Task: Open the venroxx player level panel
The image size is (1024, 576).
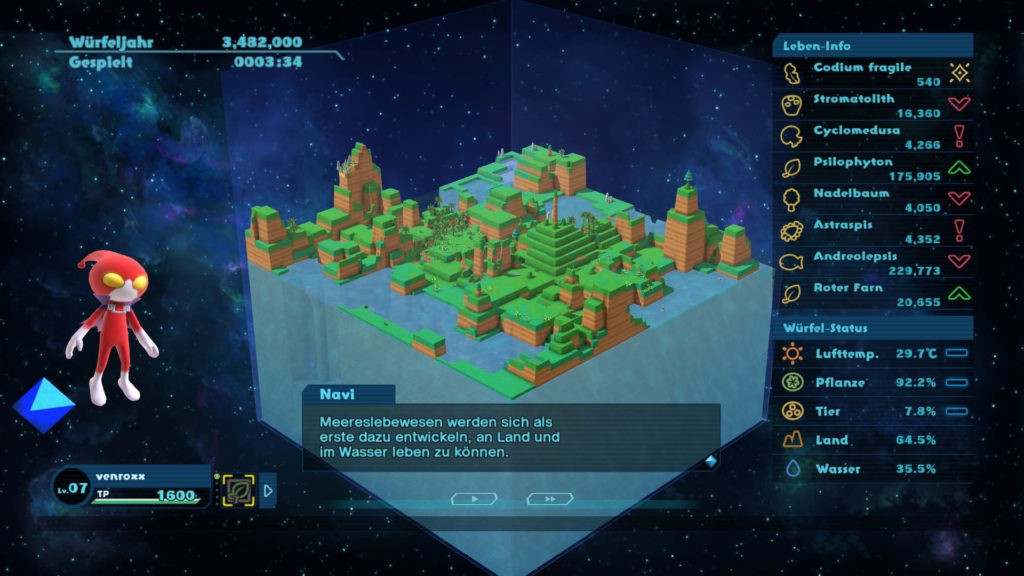Action: 130,487
